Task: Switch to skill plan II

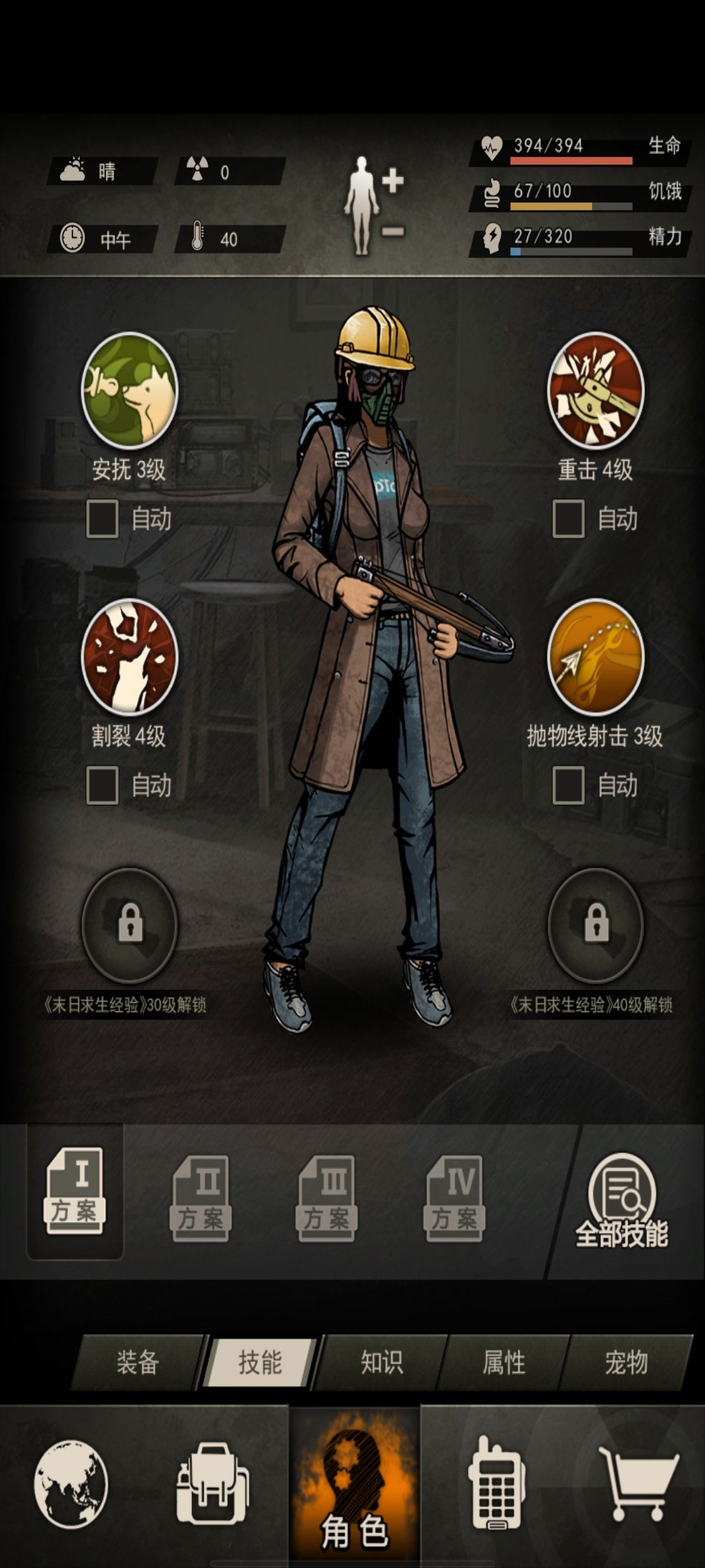Action: 201,1198
